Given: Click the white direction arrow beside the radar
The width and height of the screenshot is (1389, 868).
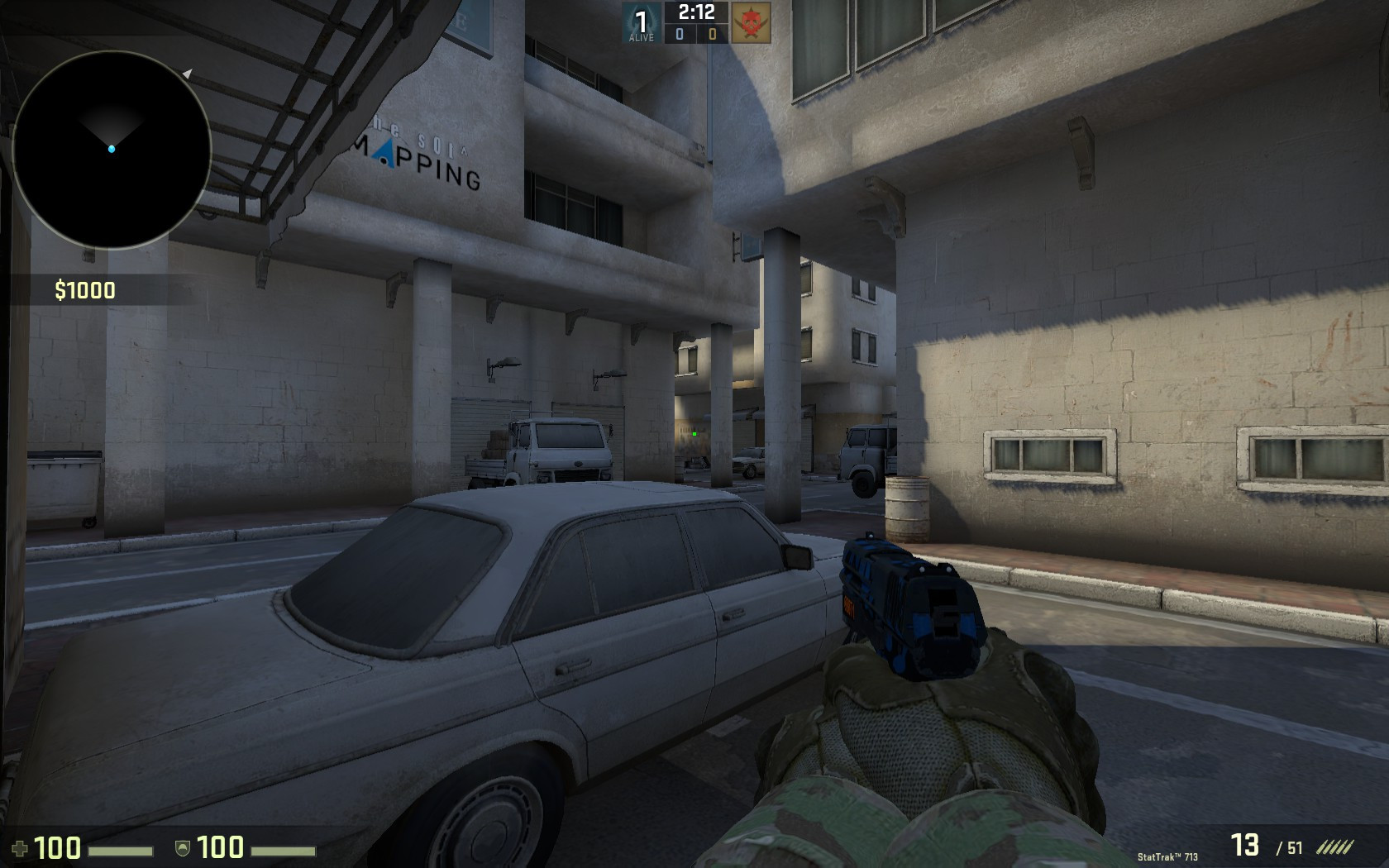Looking at the screenshot, I should tap(189, 73).
